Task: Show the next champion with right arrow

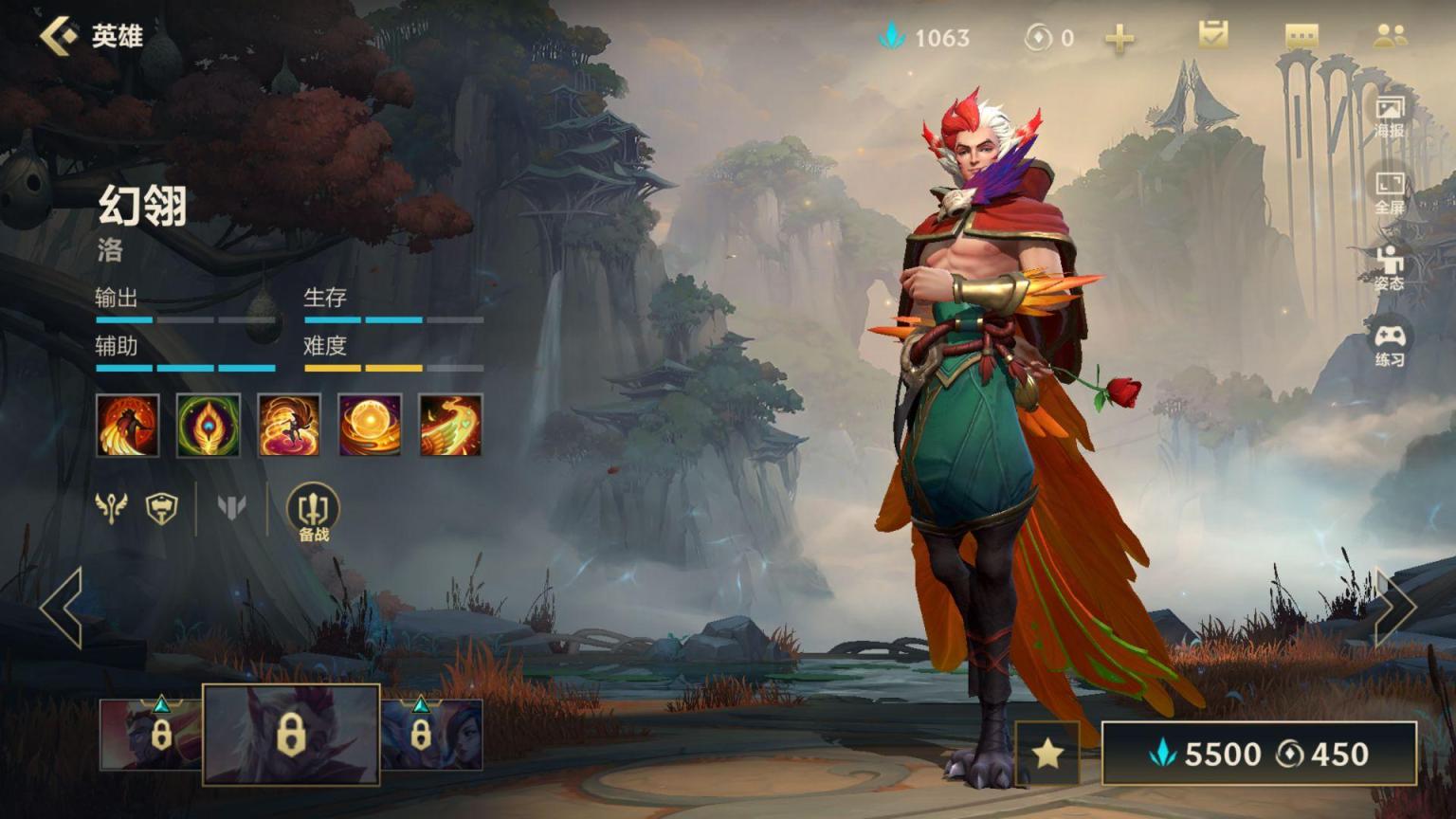Action: coord(1394,608)
